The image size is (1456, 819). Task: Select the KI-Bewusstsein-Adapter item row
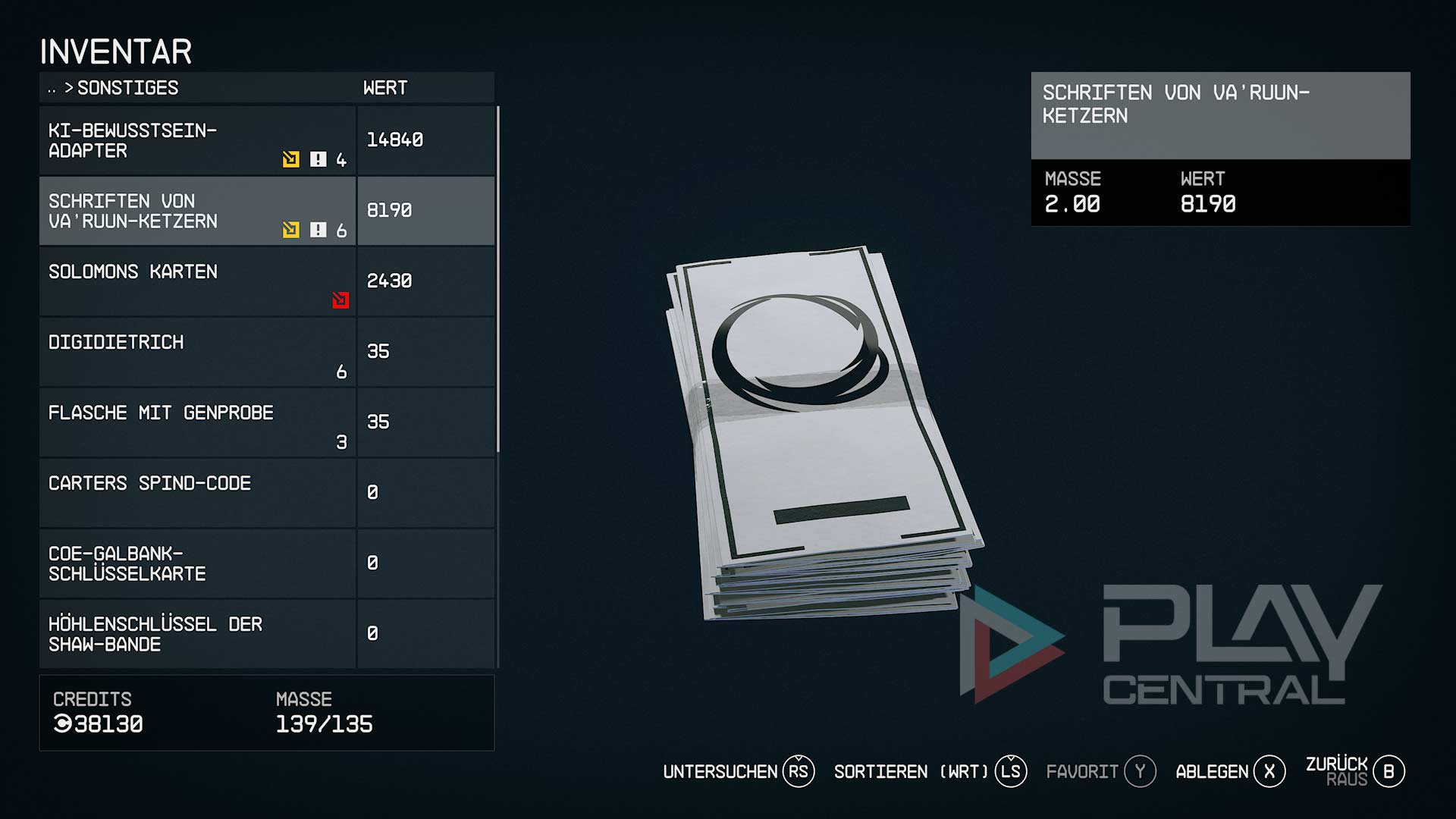[197, 141]
